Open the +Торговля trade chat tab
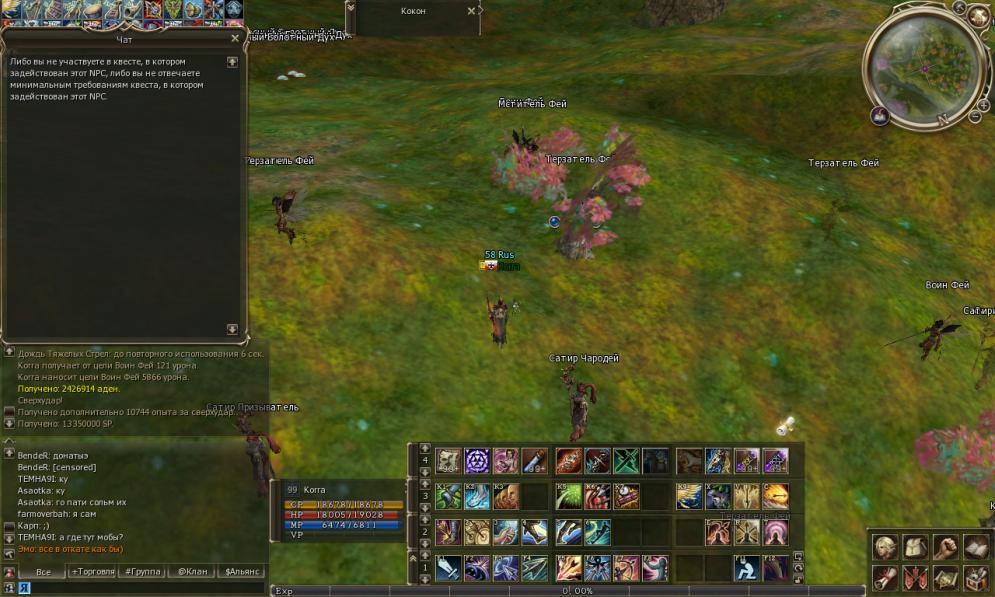The height and width of the screenshot is (597, 995). click(93, 572)
